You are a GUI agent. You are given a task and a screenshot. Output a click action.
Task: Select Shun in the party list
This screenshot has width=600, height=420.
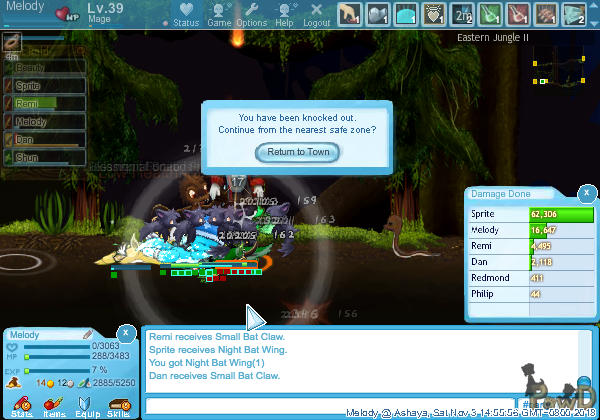tap(45, 157)
